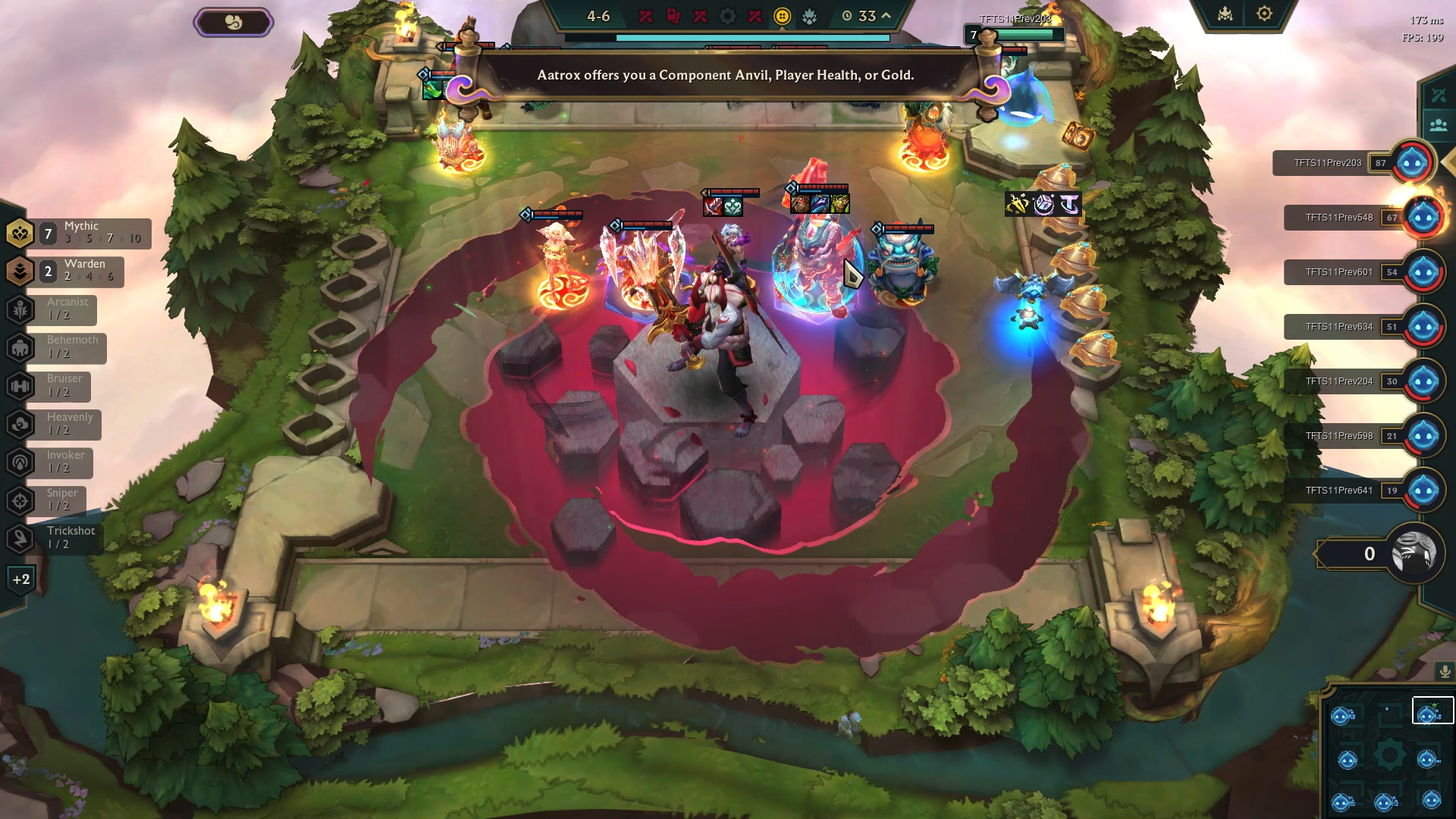Open the emote wheel at top left
The height and width of the screenshot is (819, 1456).
coord(233,21)
